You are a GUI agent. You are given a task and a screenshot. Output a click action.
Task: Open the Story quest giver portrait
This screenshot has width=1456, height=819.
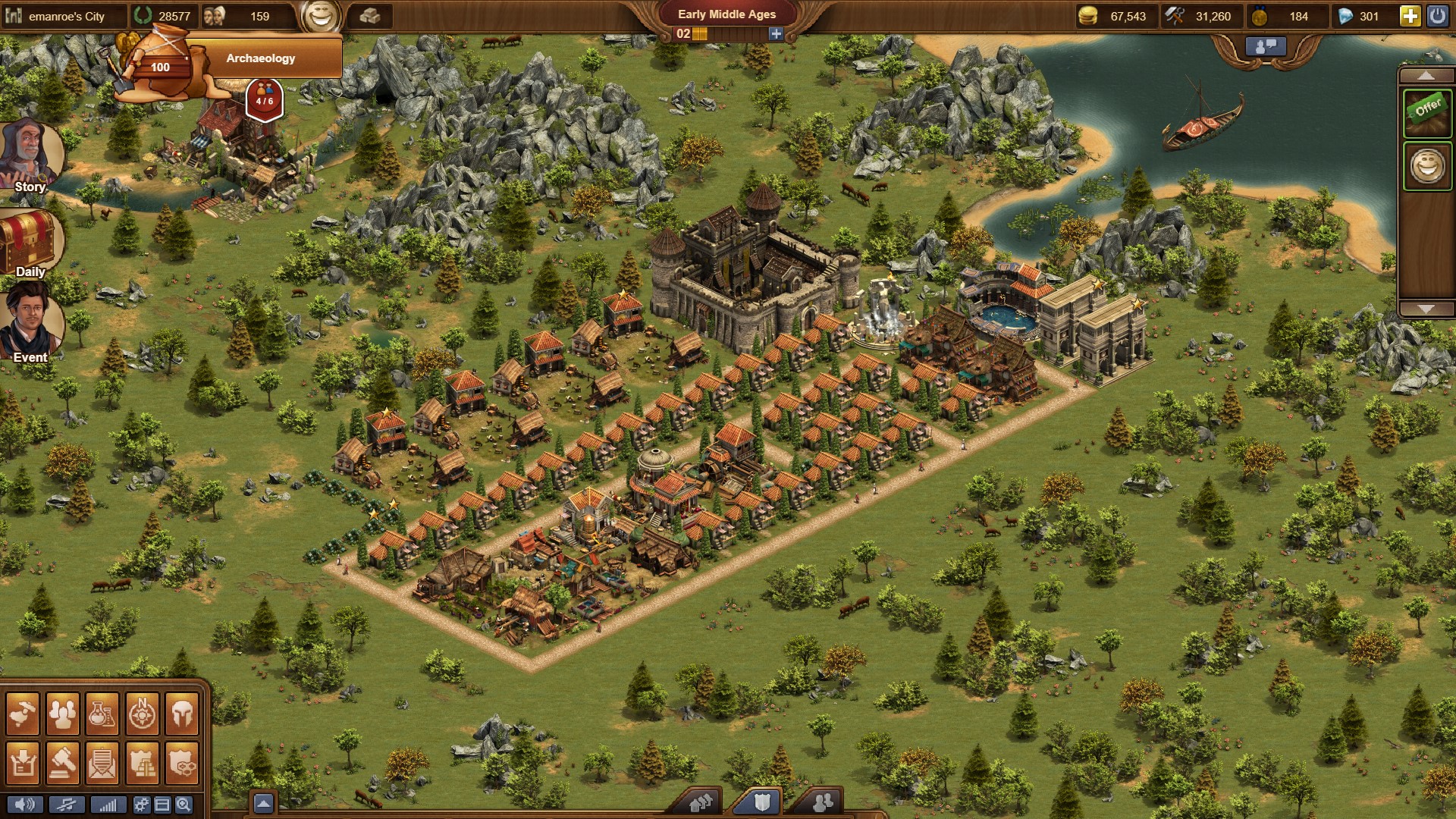point(30,154)
